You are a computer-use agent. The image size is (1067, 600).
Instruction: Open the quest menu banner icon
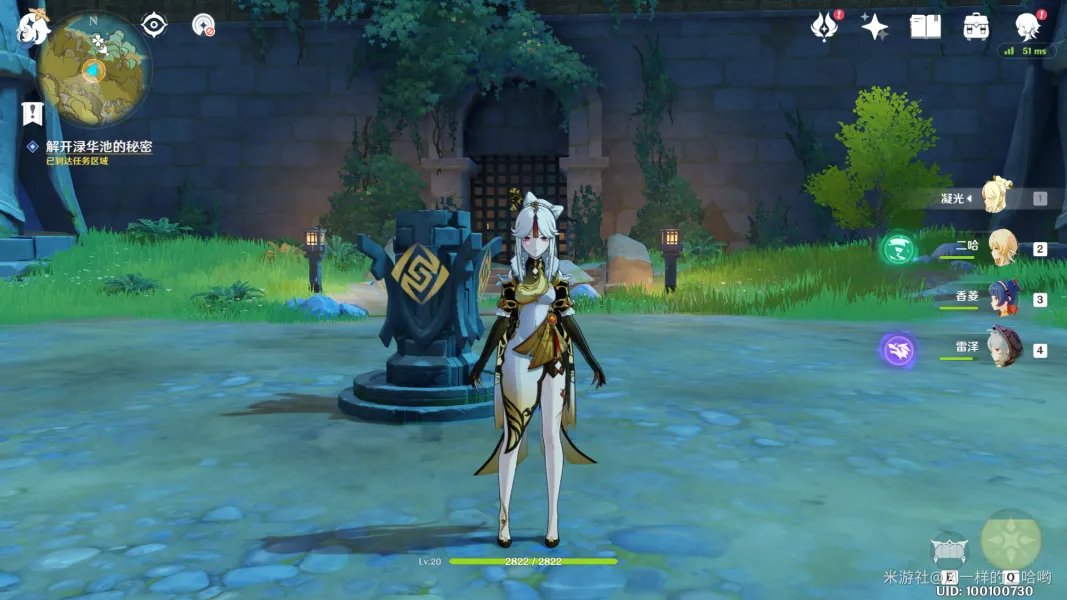point(32,112)
